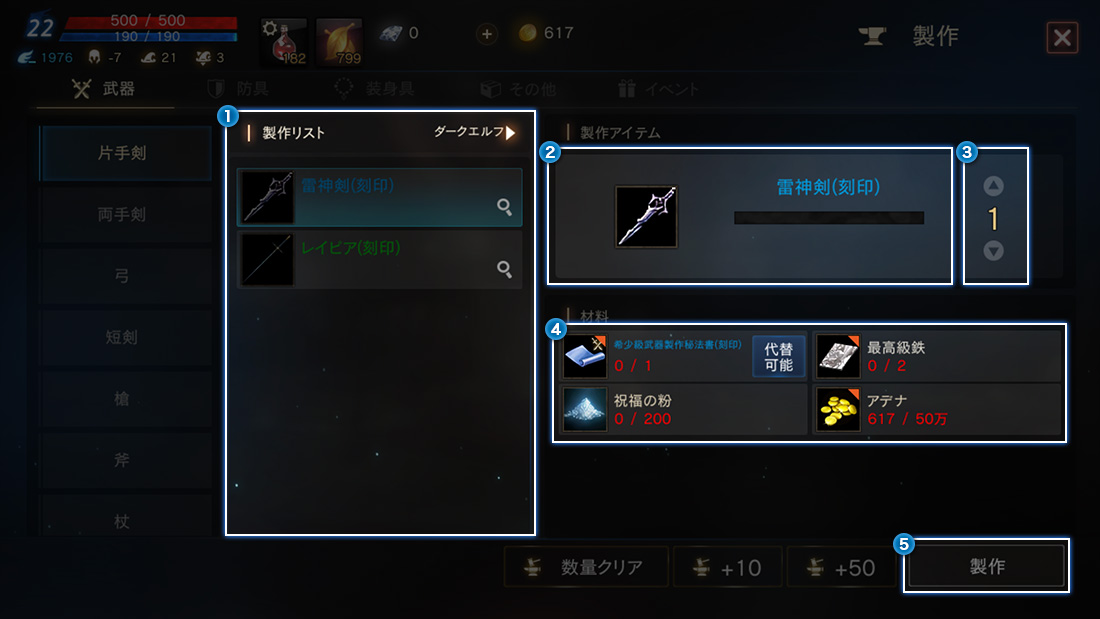
Task: Select the 槍 weapon category
Action: click(124, 399)
